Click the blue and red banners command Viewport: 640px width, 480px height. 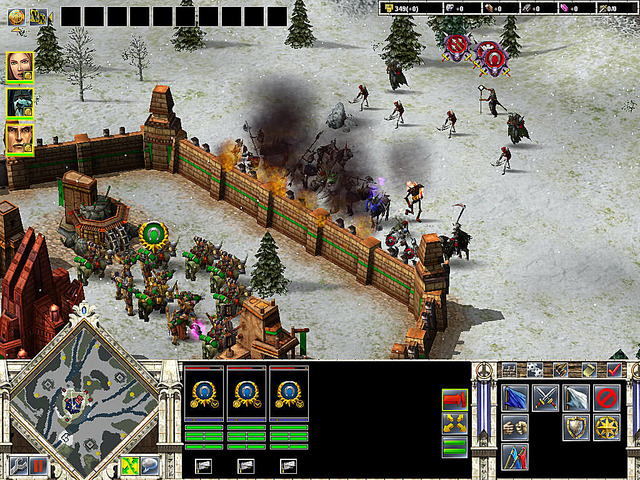[x=515, y=457]
